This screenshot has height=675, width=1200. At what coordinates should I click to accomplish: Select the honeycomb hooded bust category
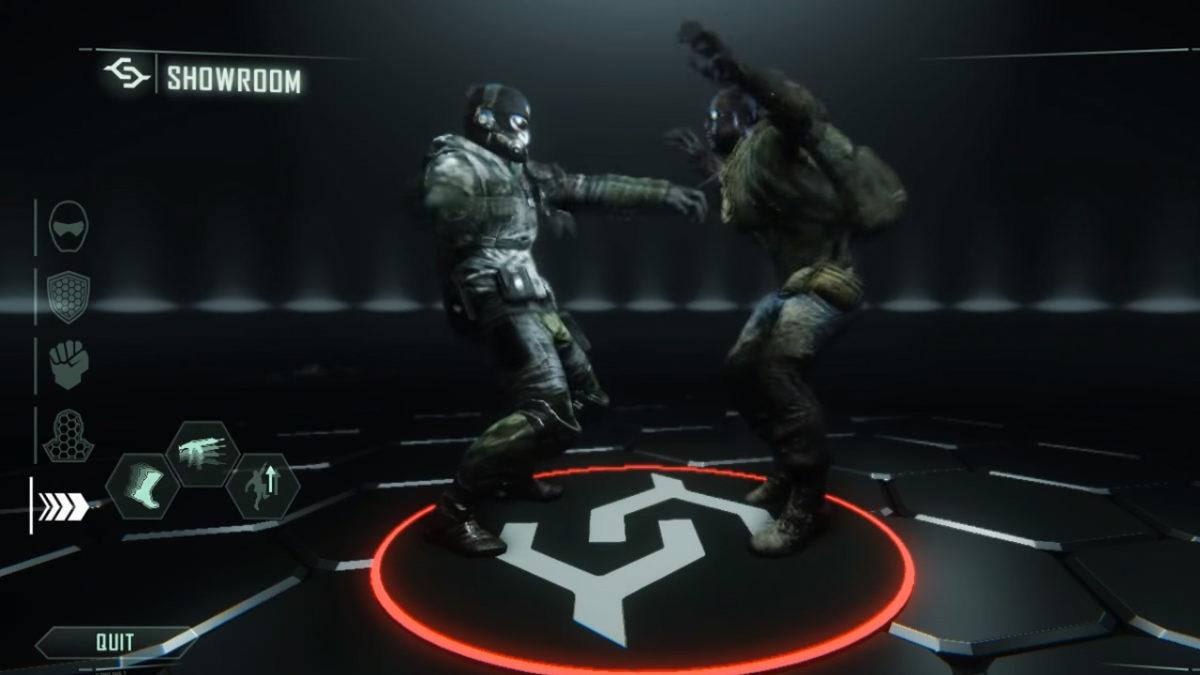coord(68,434)
